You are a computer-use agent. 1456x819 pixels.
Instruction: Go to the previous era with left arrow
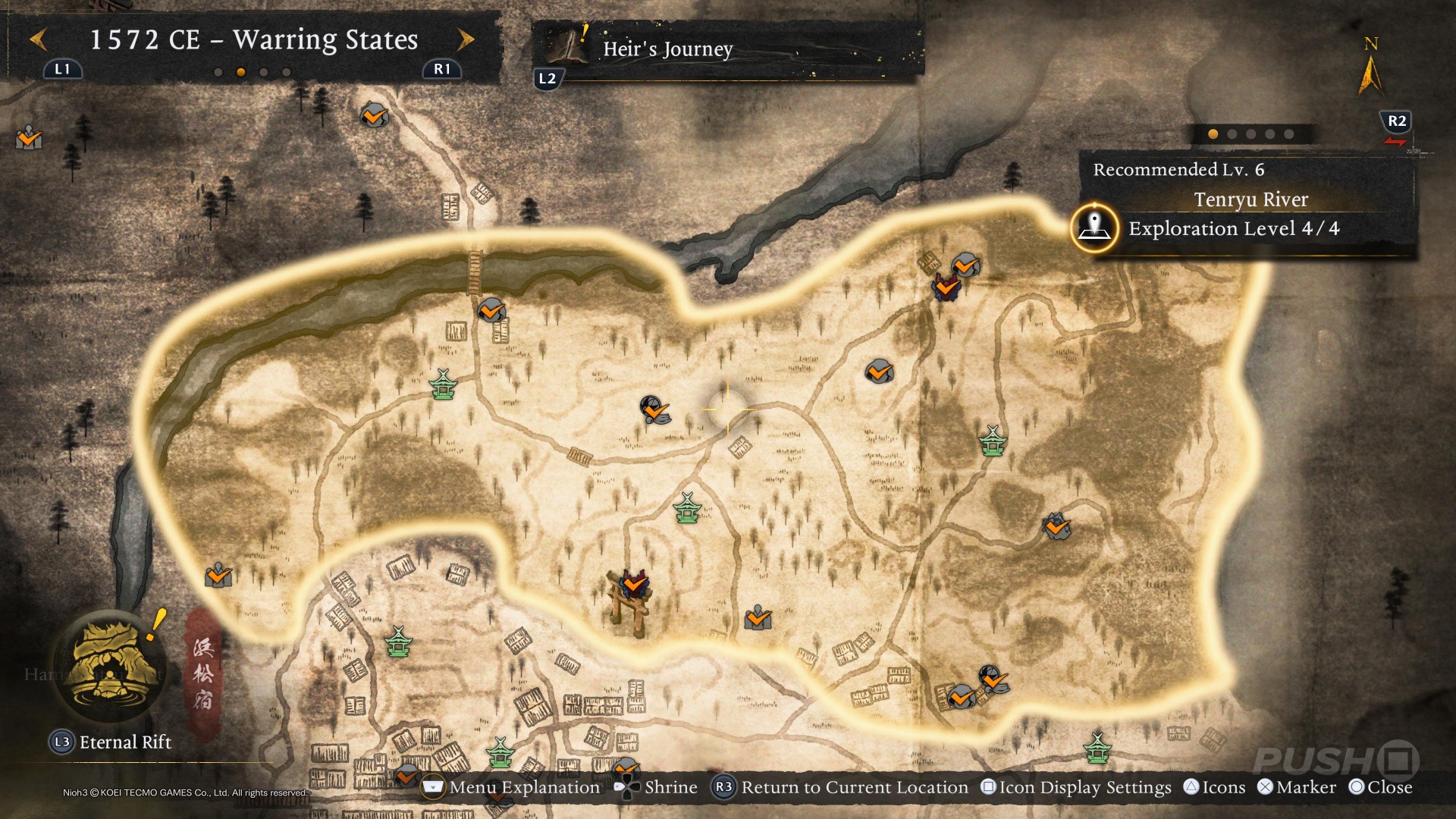(39, 39)
